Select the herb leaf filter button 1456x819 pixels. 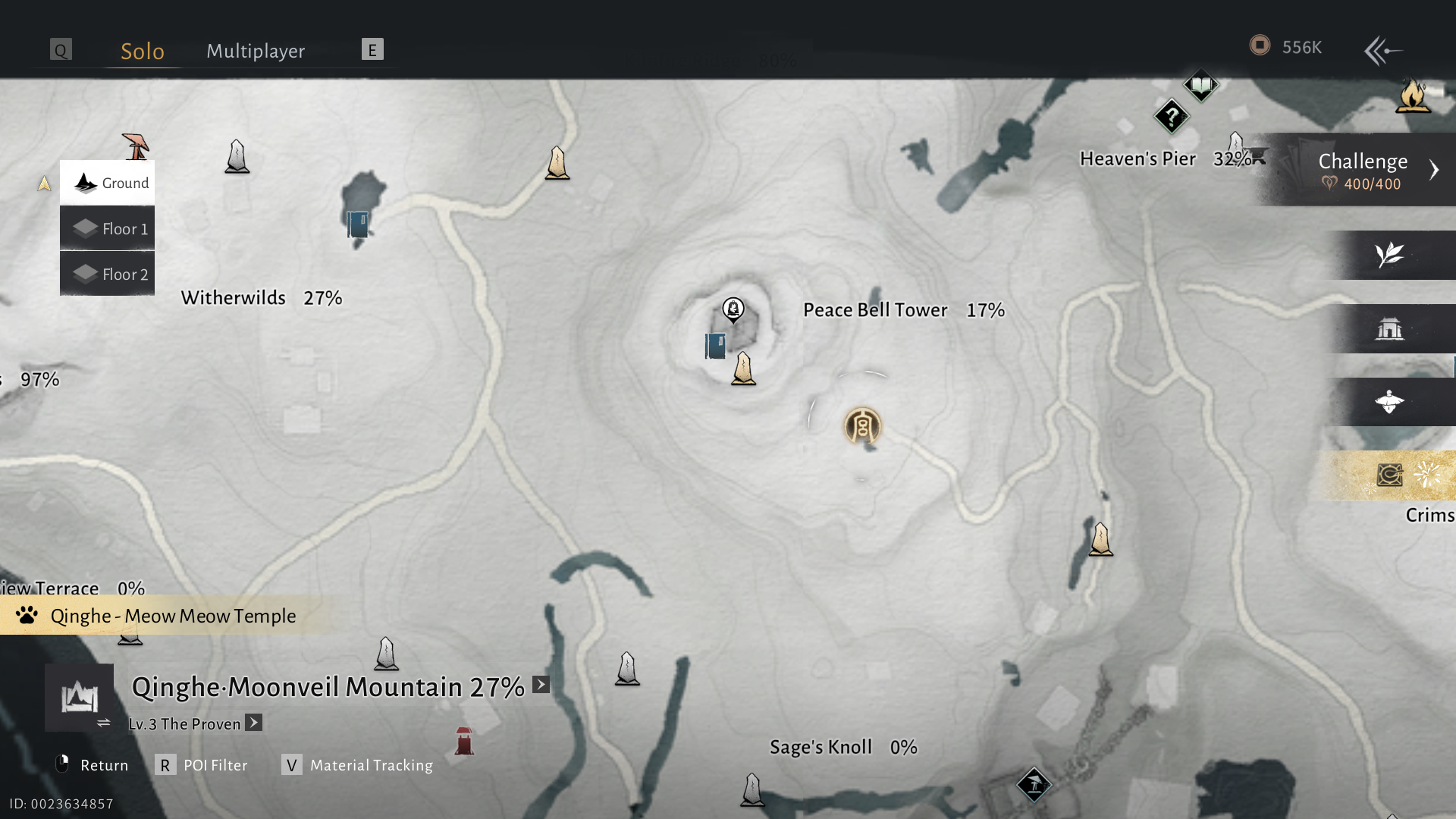1389,255
